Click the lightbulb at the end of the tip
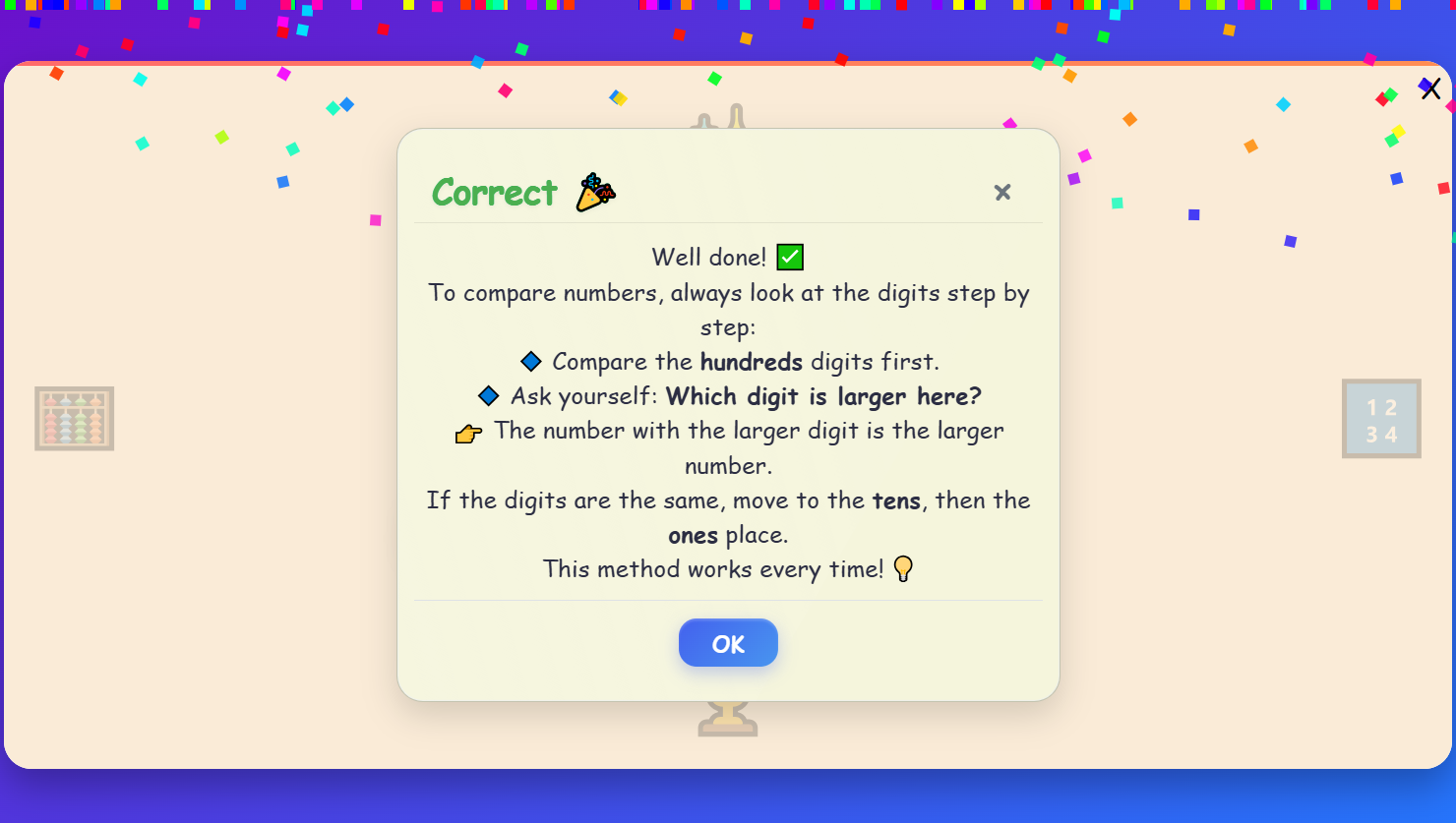The width and height of the screenshot is (1456, 823). click(x=903, y=568)
